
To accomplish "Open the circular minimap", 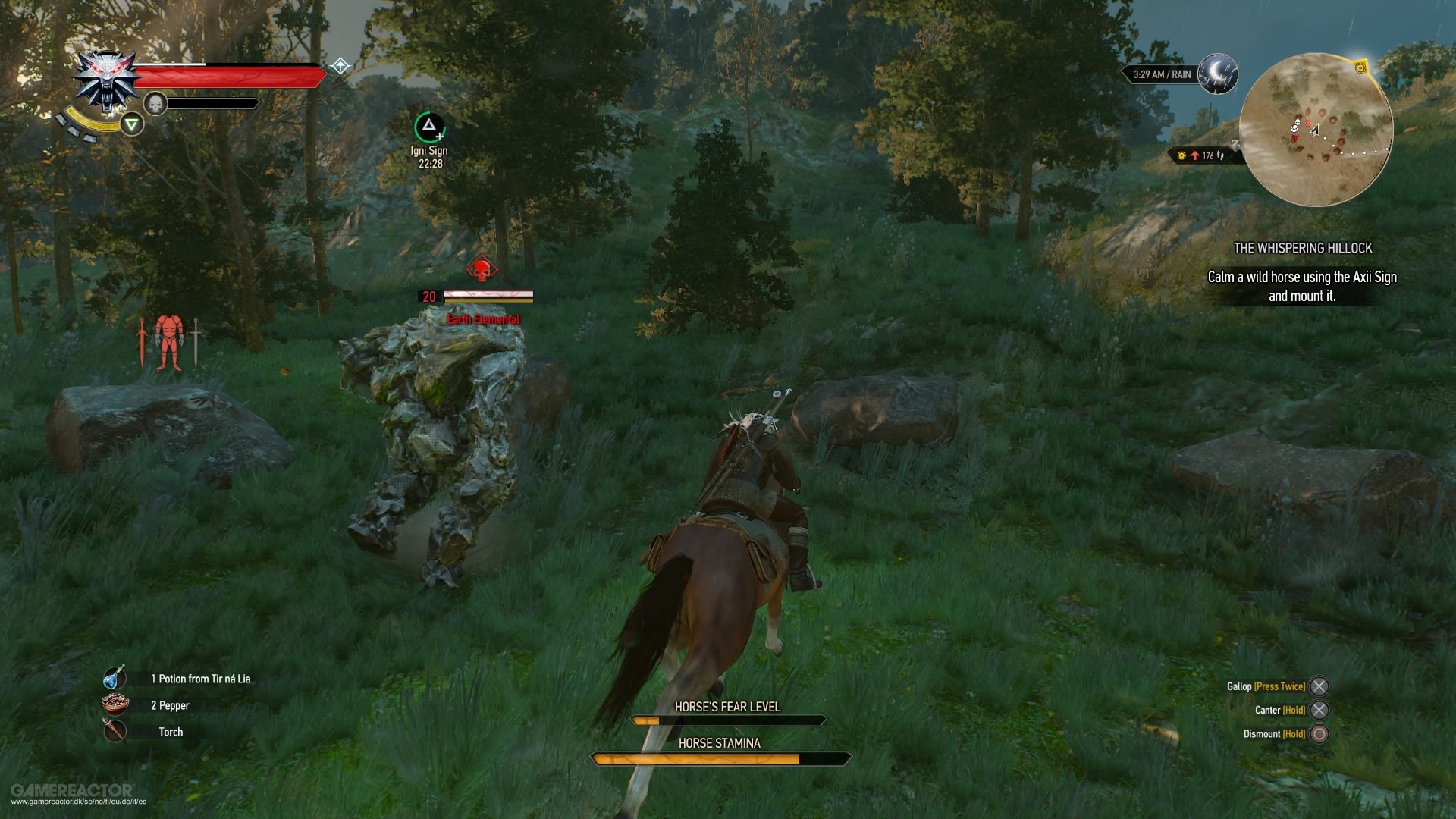I will [1316, 130].
